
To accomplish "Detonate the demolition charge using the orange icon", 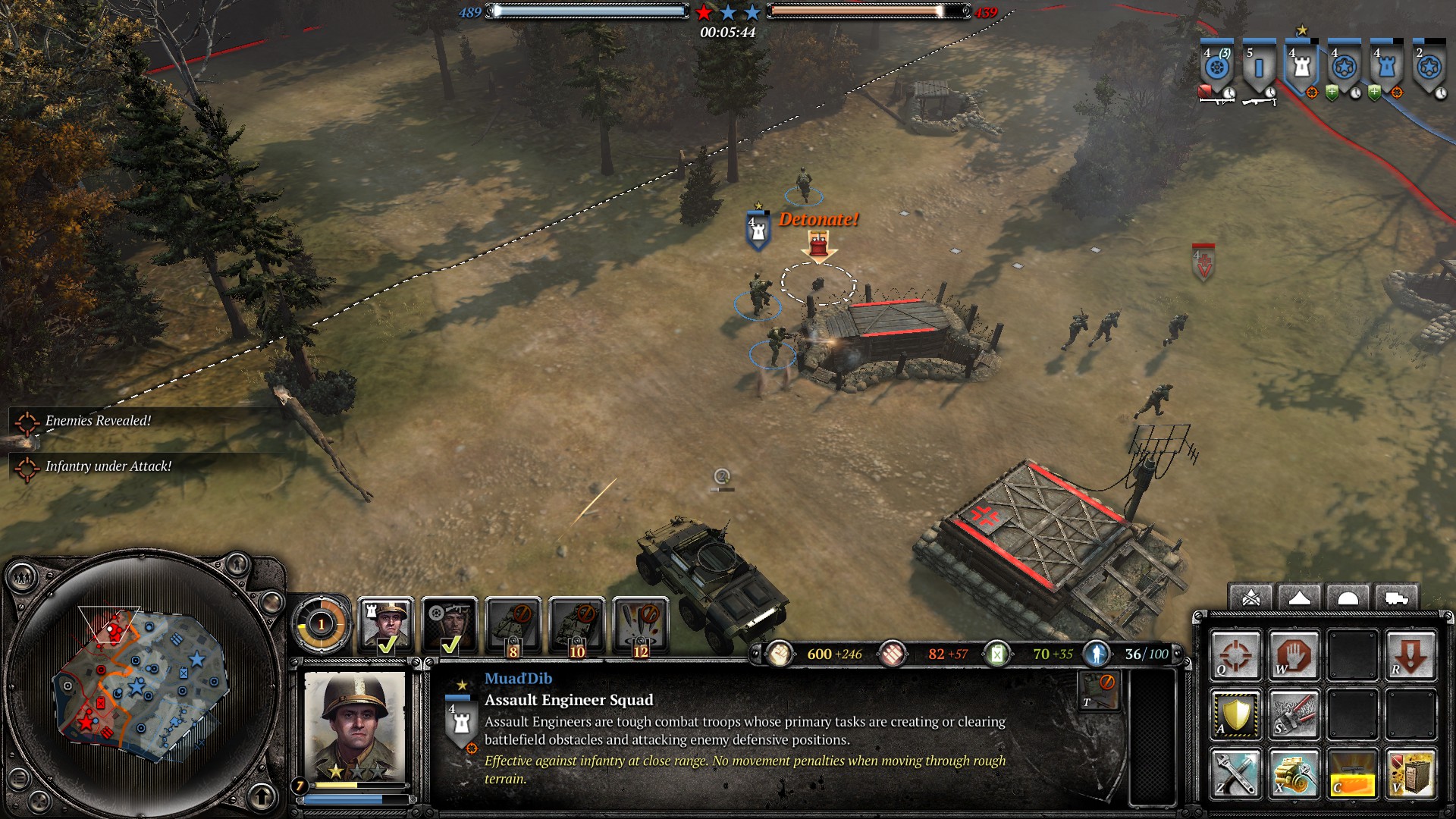I will pos(1353,773).
